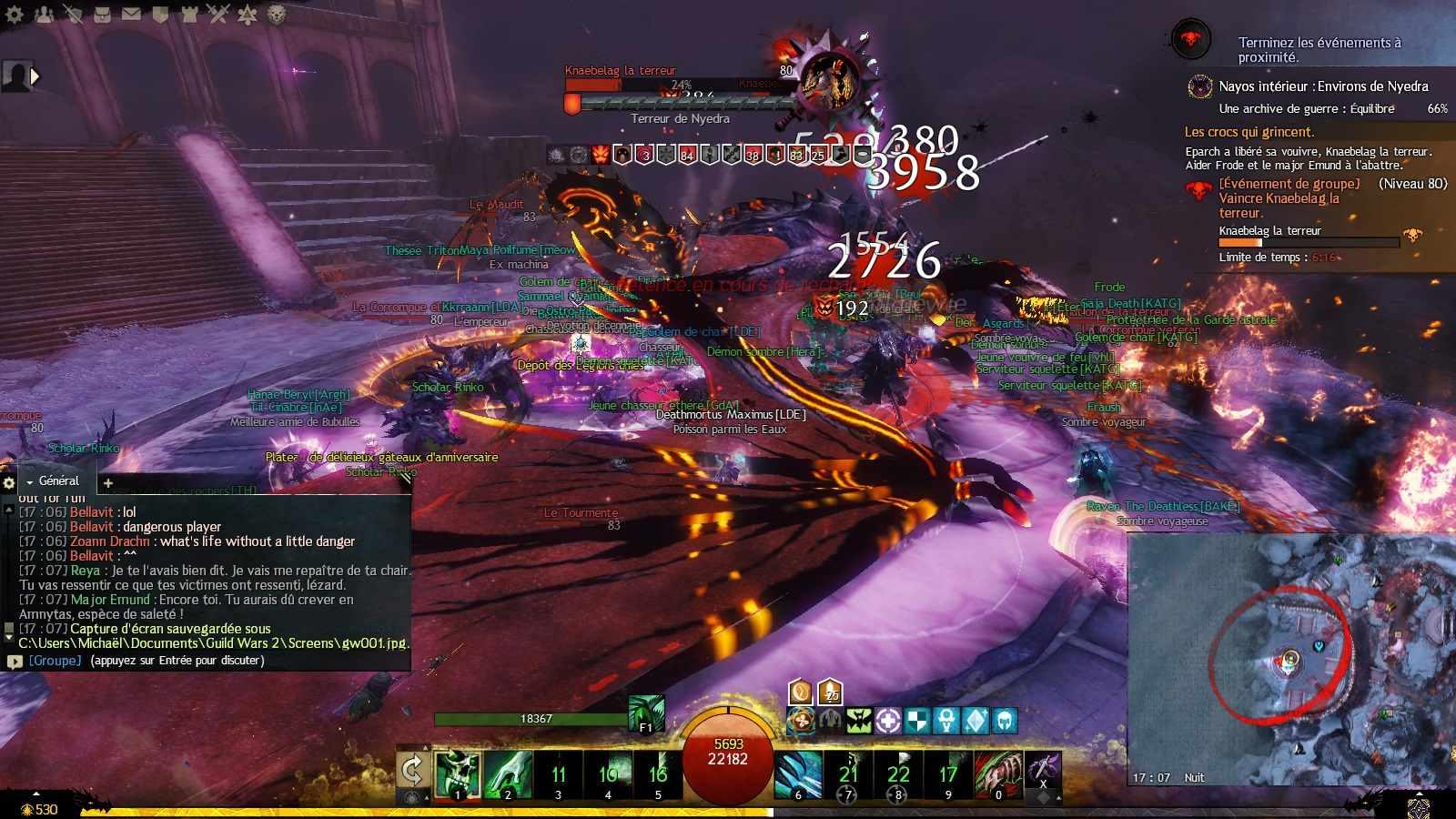Open the inventory bag icon
Image resolution: width=1456 pixels, height=819 pixels.
pyautogui.click(x=102, y=14)
